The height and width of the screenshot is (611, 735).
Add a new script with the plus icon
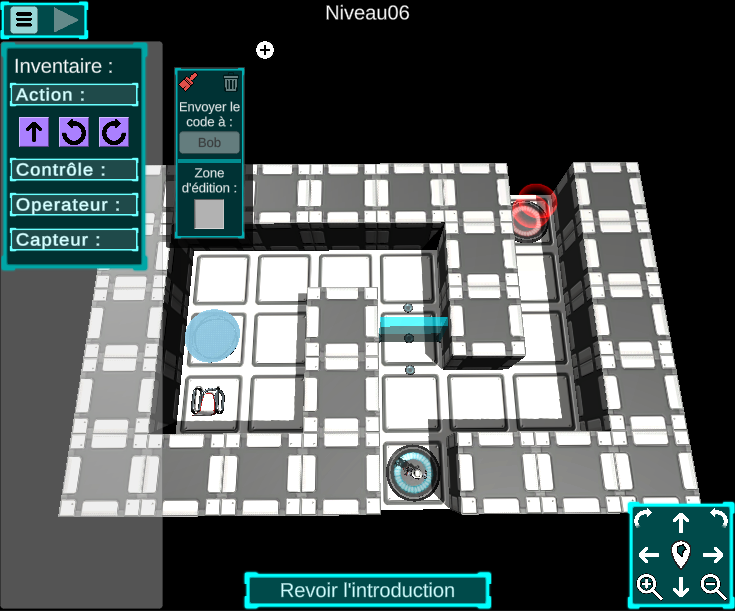[265, 50]
